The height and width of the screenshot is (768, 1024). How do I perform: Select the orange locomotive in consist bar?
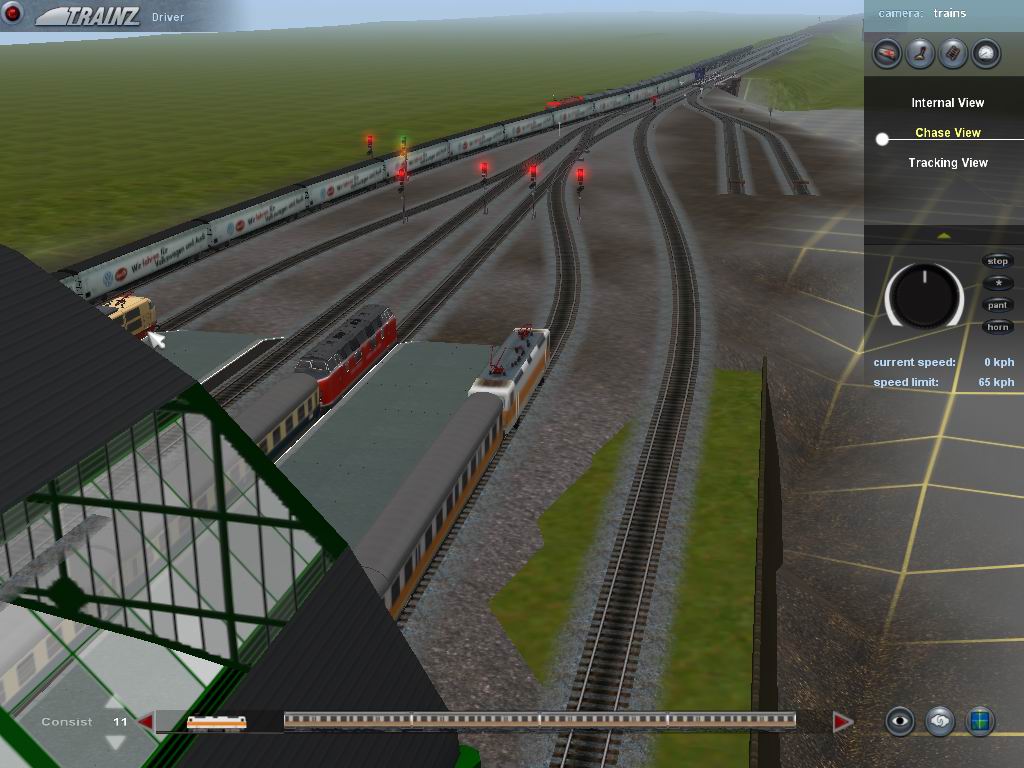pos(216,722)
